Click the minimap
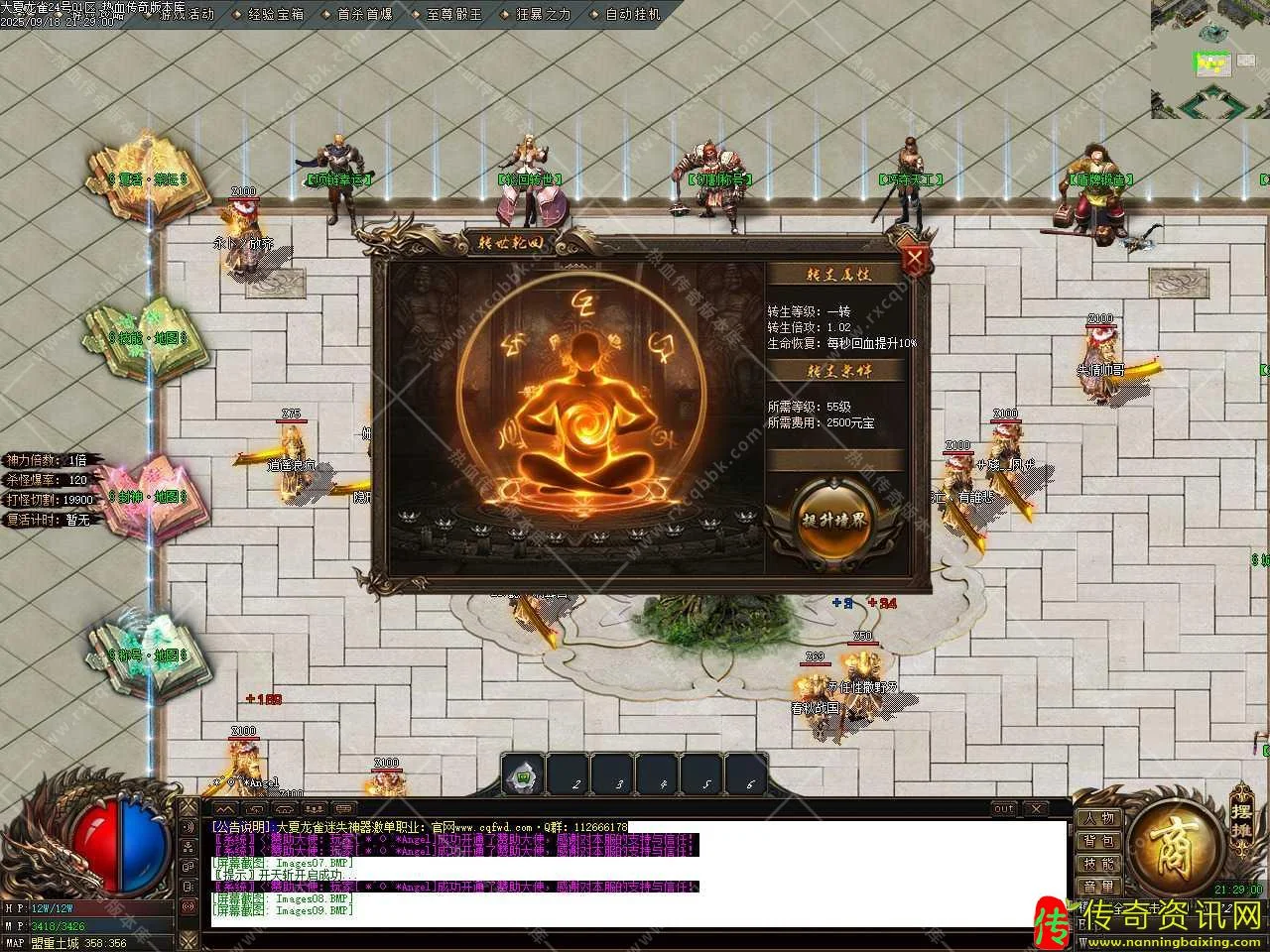Viewport: 1270px width, 952px height. tap(1209, 59)
